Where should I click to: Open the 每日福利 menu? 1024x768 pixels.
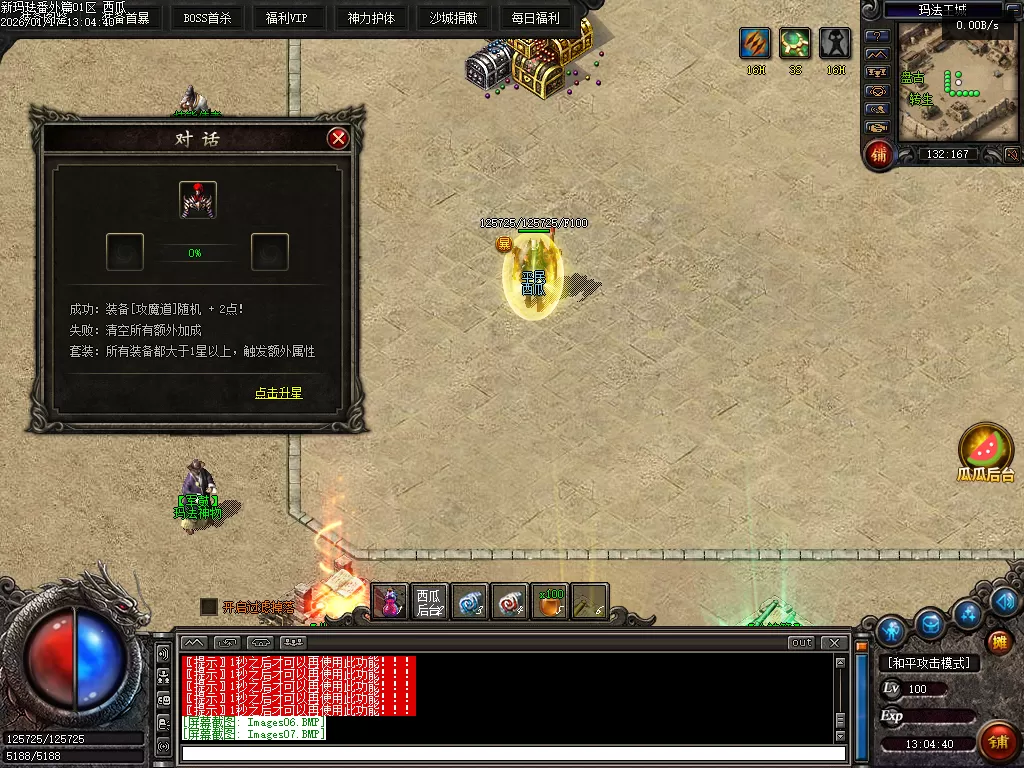coord(535,18)
